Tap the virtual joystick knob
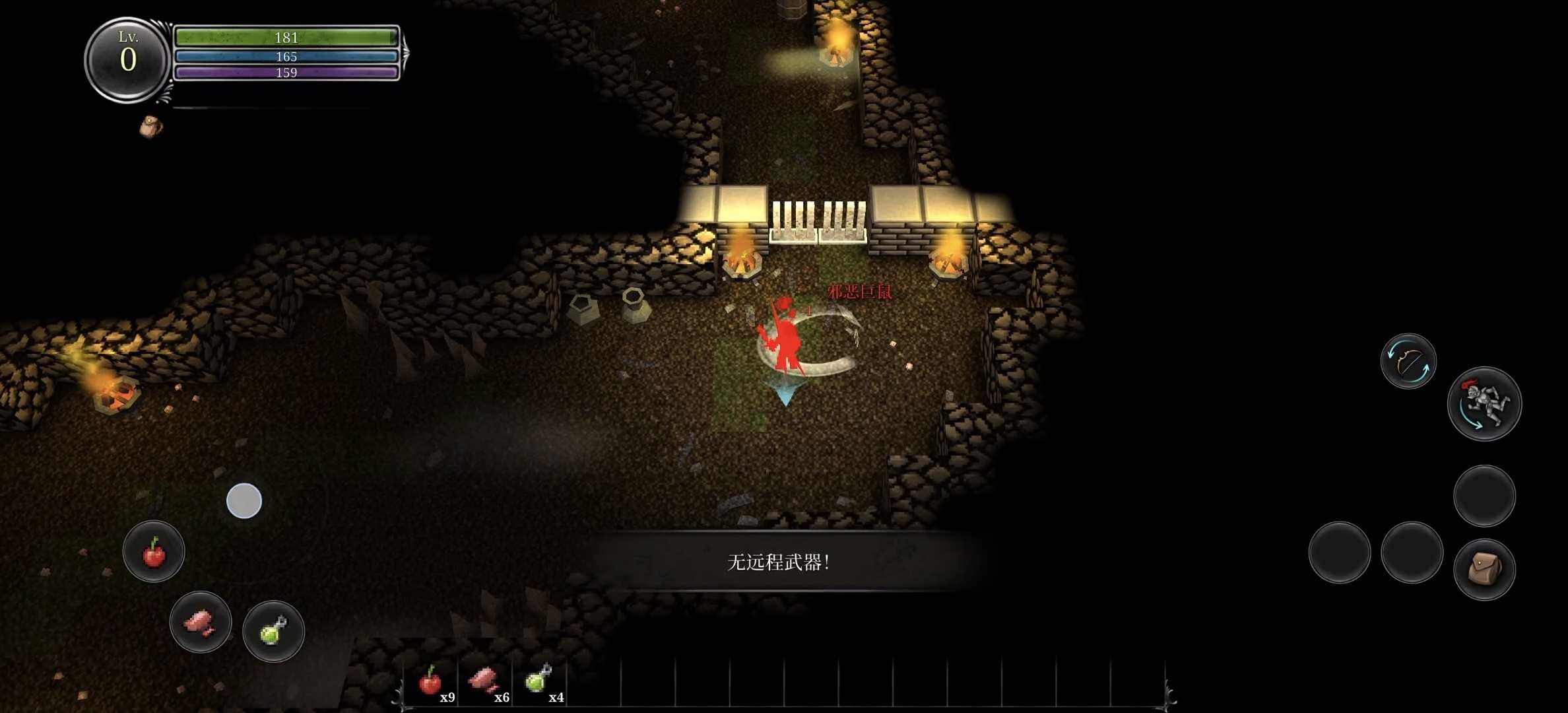1568x713 pixels. [244, 500]
